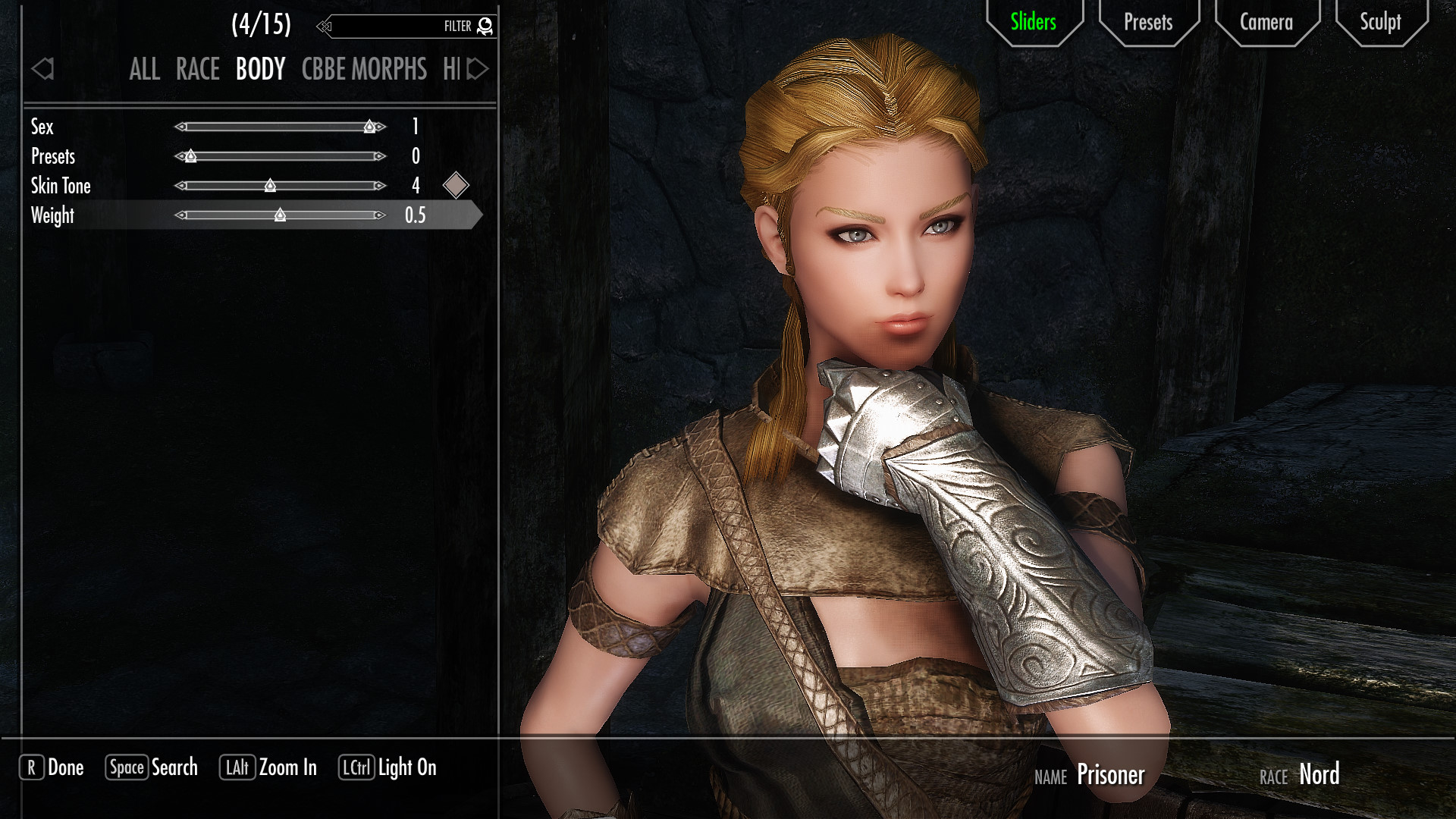This screenshot has width=1456, height=819.
Task: Switch to the RACE category
Action: pos(197,70)
